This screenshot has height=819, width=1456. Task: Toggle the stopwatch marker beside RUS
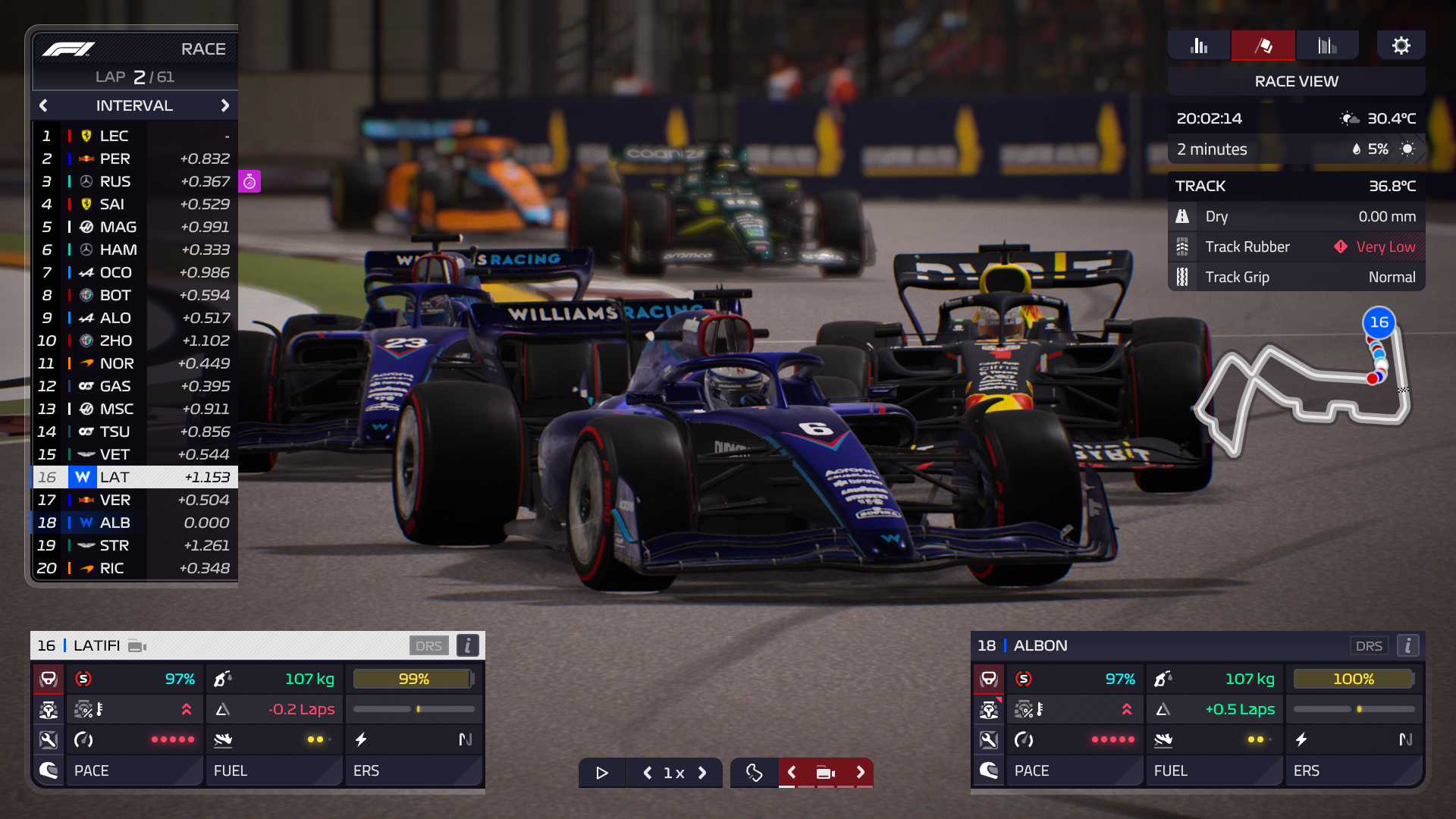pos(249,181)
